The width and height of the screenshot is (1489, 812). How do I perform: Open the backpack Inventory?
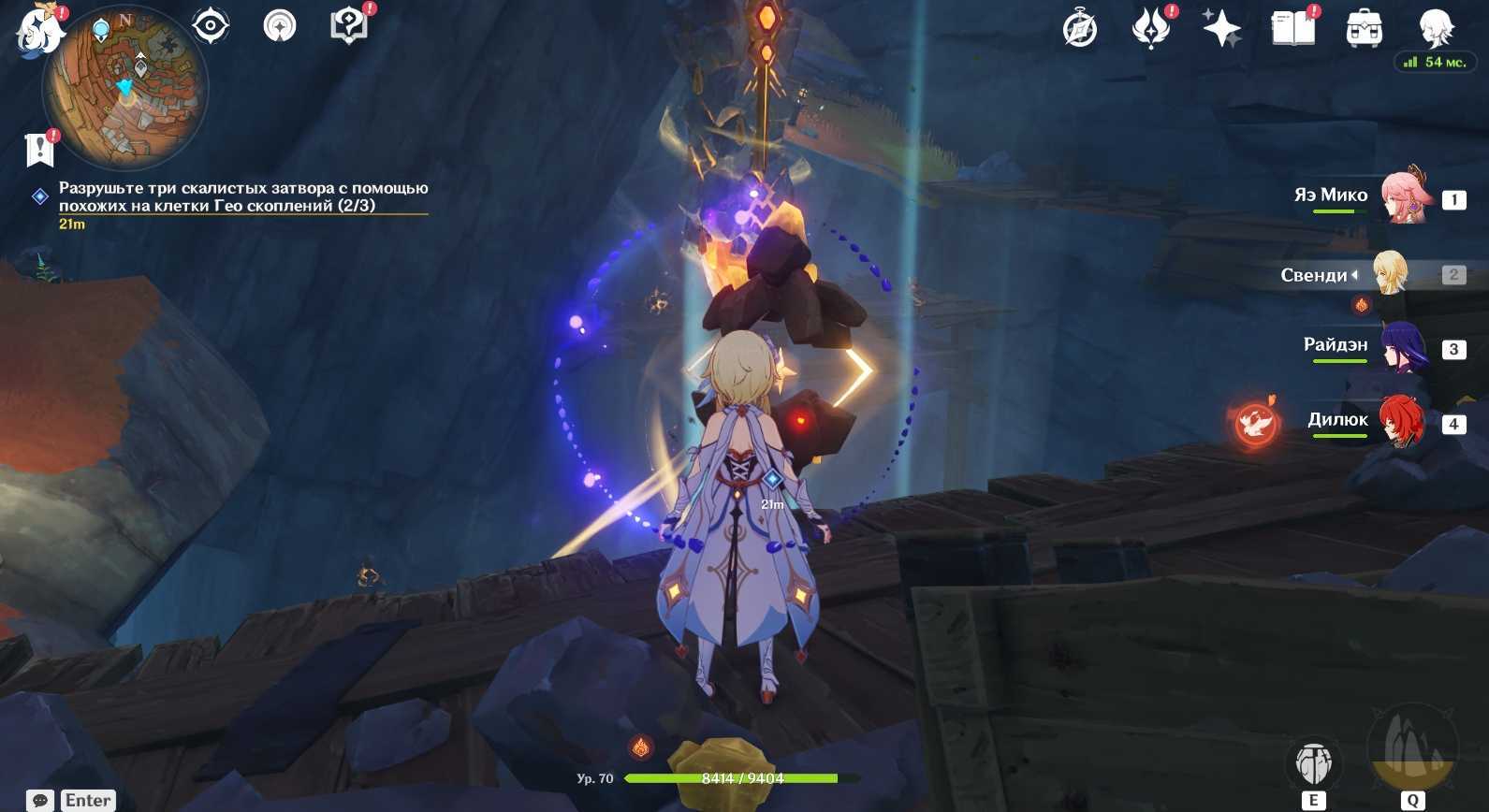[x=1364, y=29]
